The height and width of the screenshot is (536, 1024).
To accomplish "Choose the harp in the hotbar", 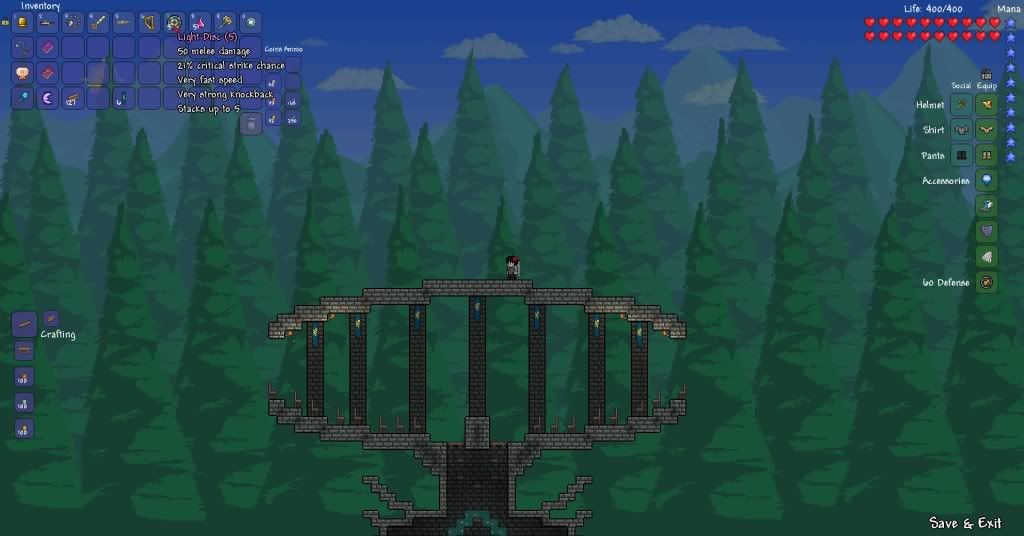I will (149, 22).
